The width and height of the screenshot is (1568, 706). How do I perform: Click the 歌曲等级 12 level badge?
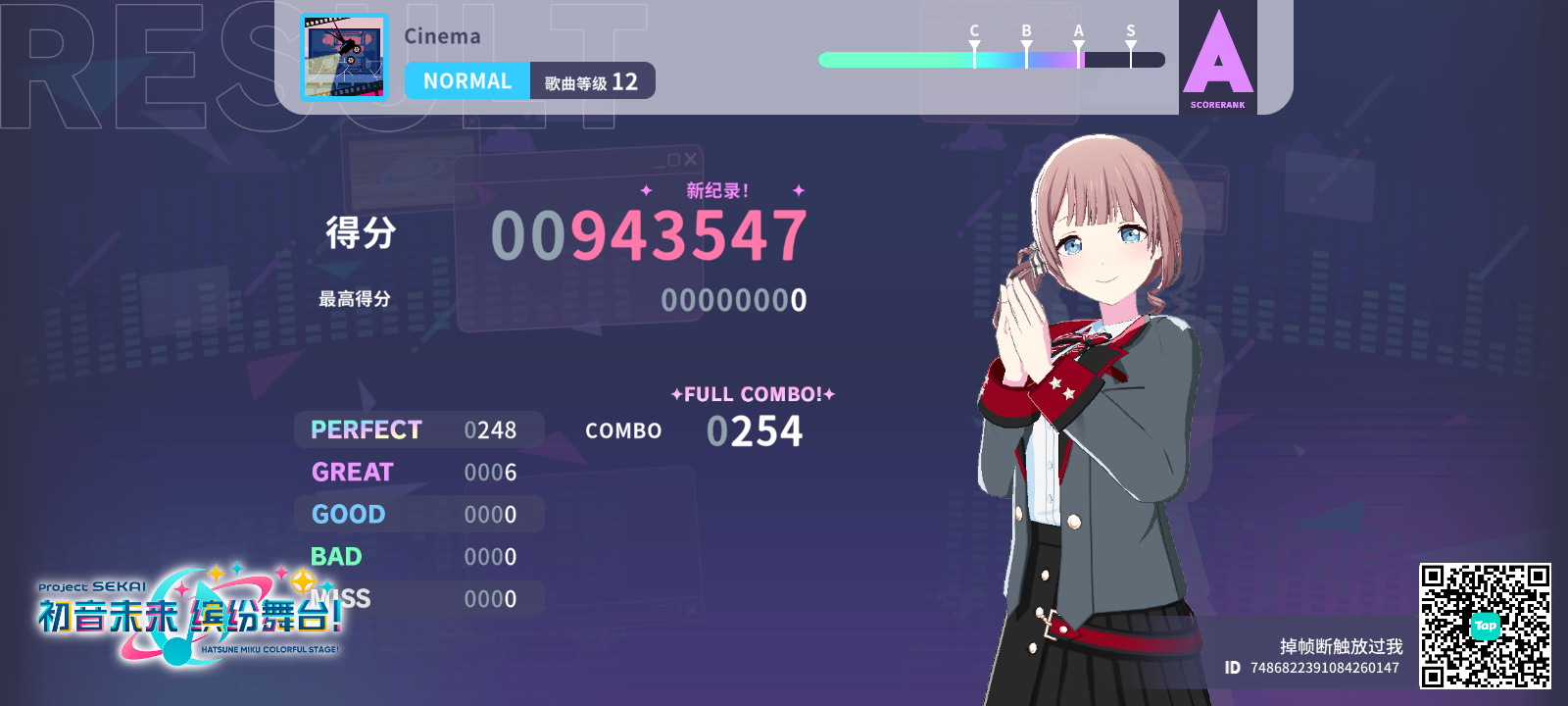(592, 81)
